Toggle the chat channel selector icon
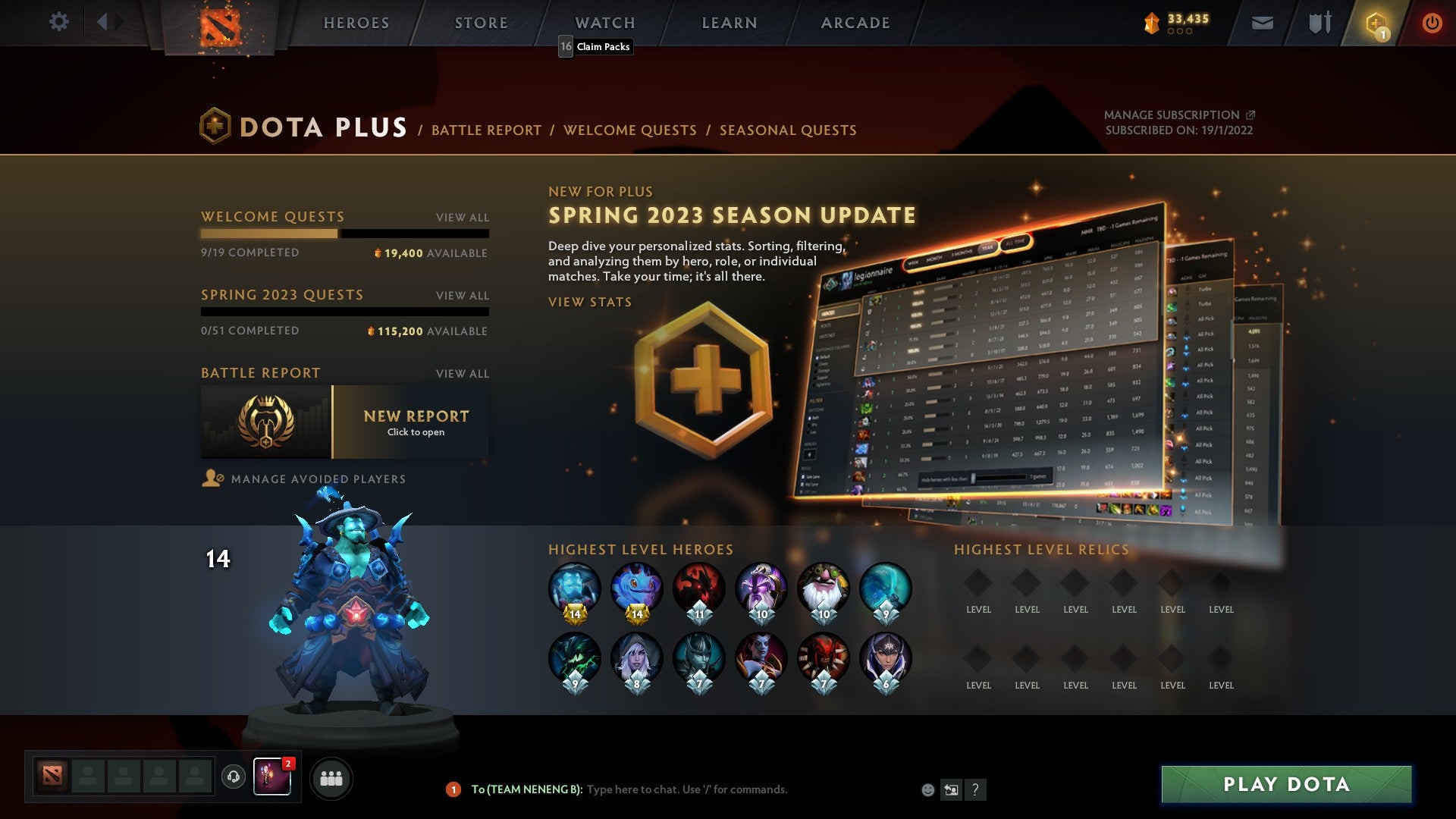Image resolution: width=1456 pixels, height=819 pixels. pyautogui.click(x=951, y=789)
